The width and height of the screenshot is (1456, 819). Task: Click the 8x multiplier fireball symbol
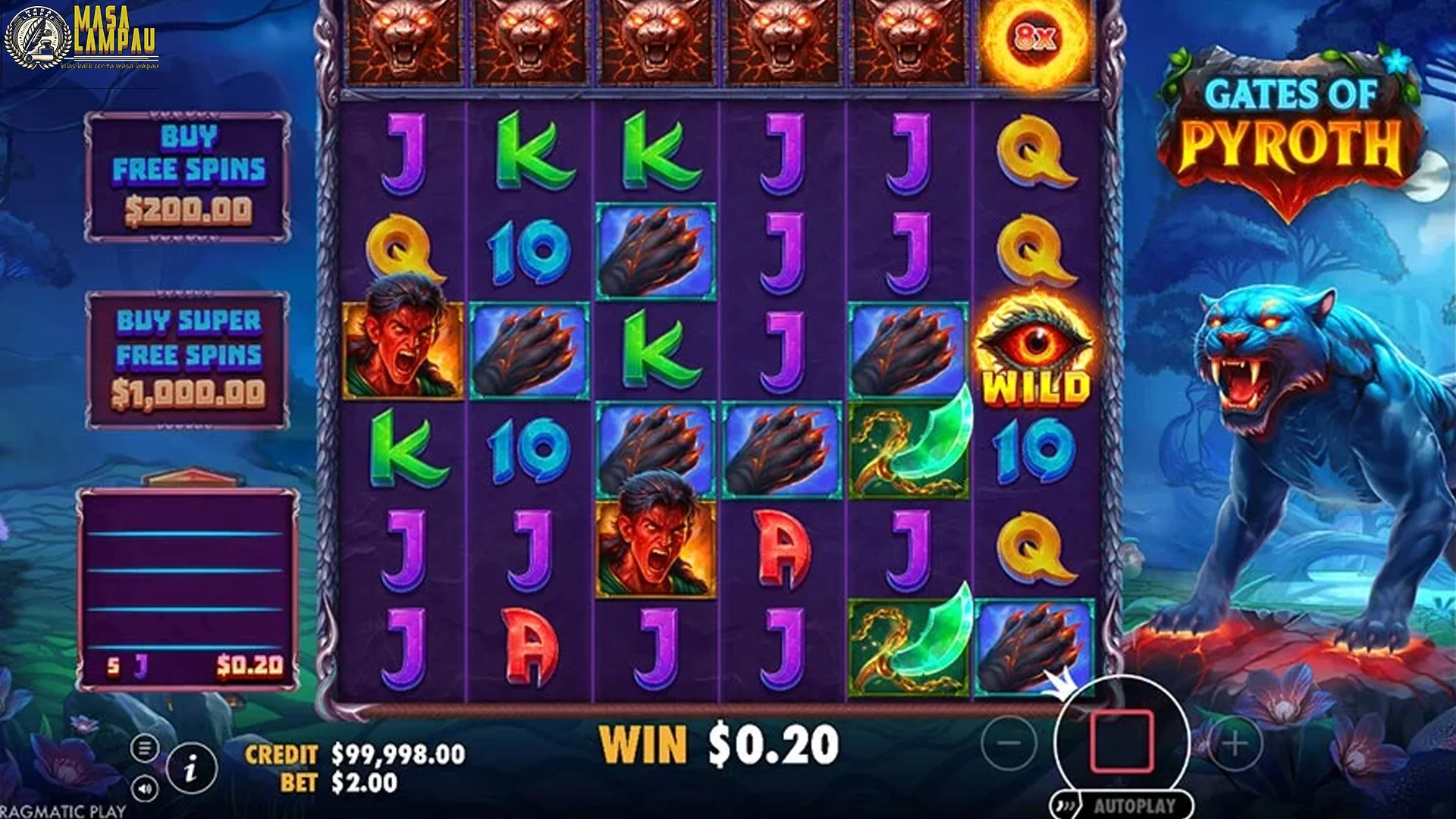pyautogui.click(x=1033, y=38)
